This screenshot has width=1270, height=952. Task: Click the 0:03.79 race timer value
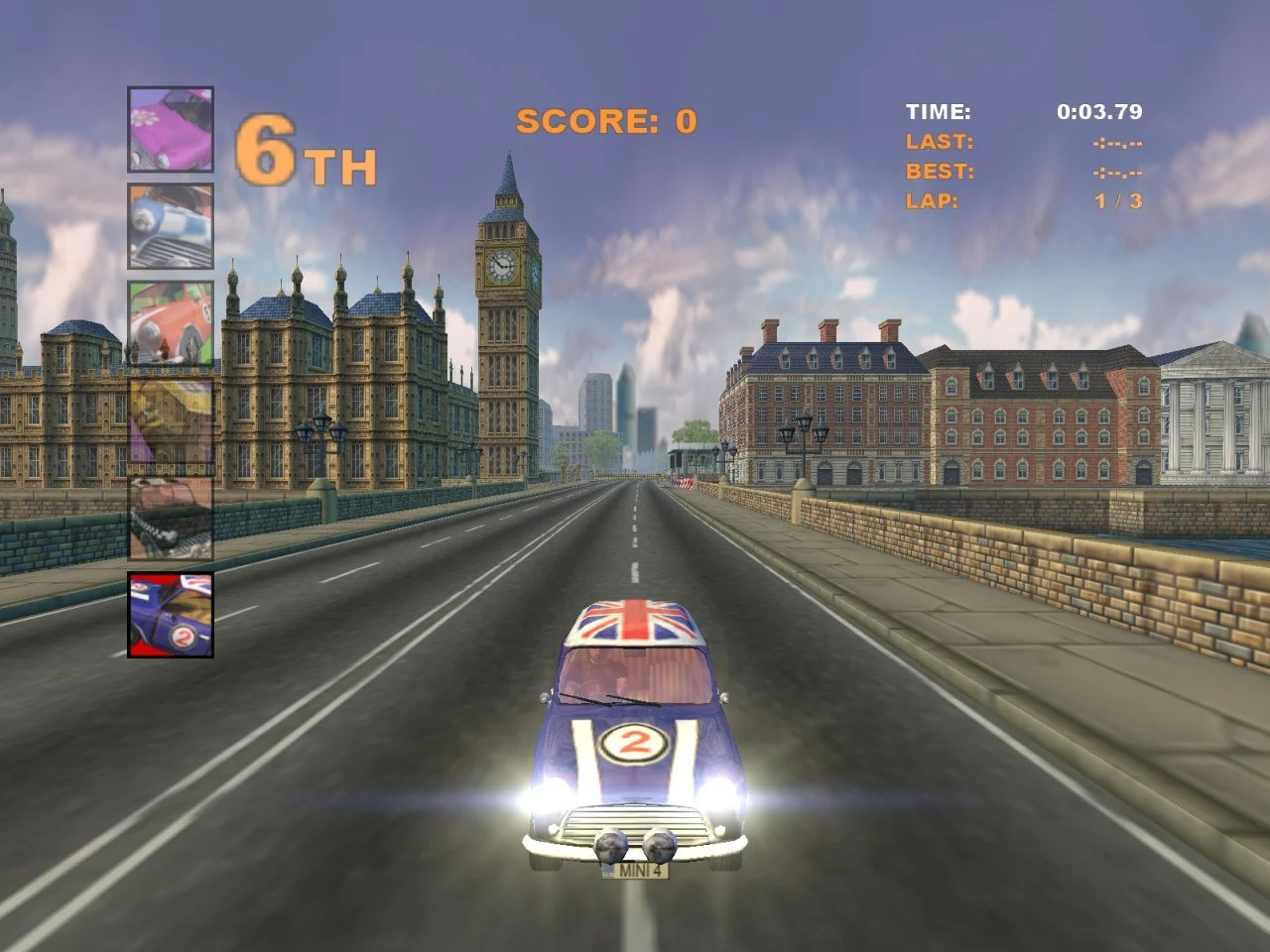1101,112
